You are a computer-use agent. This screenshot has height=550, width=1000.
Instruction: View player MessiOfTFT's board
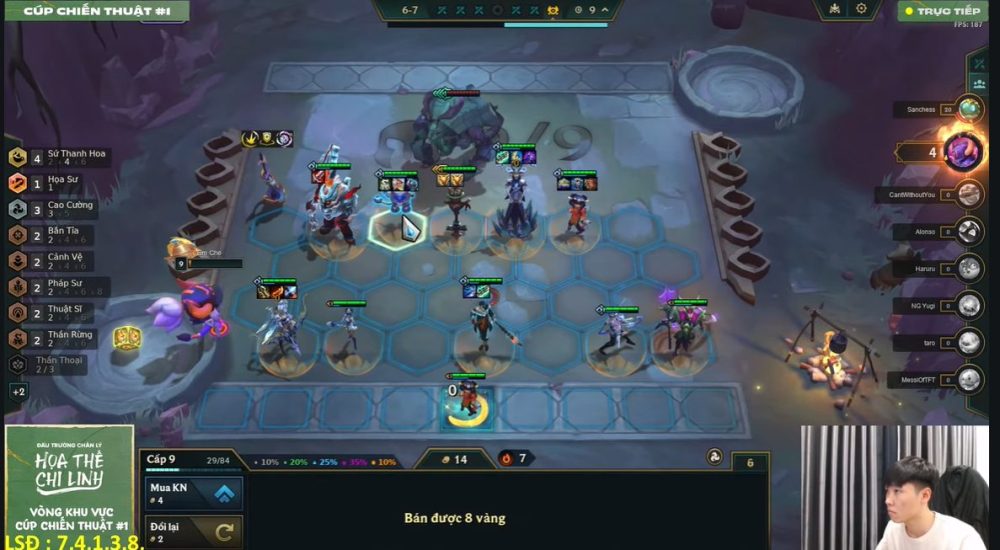[x=968, y=380]
